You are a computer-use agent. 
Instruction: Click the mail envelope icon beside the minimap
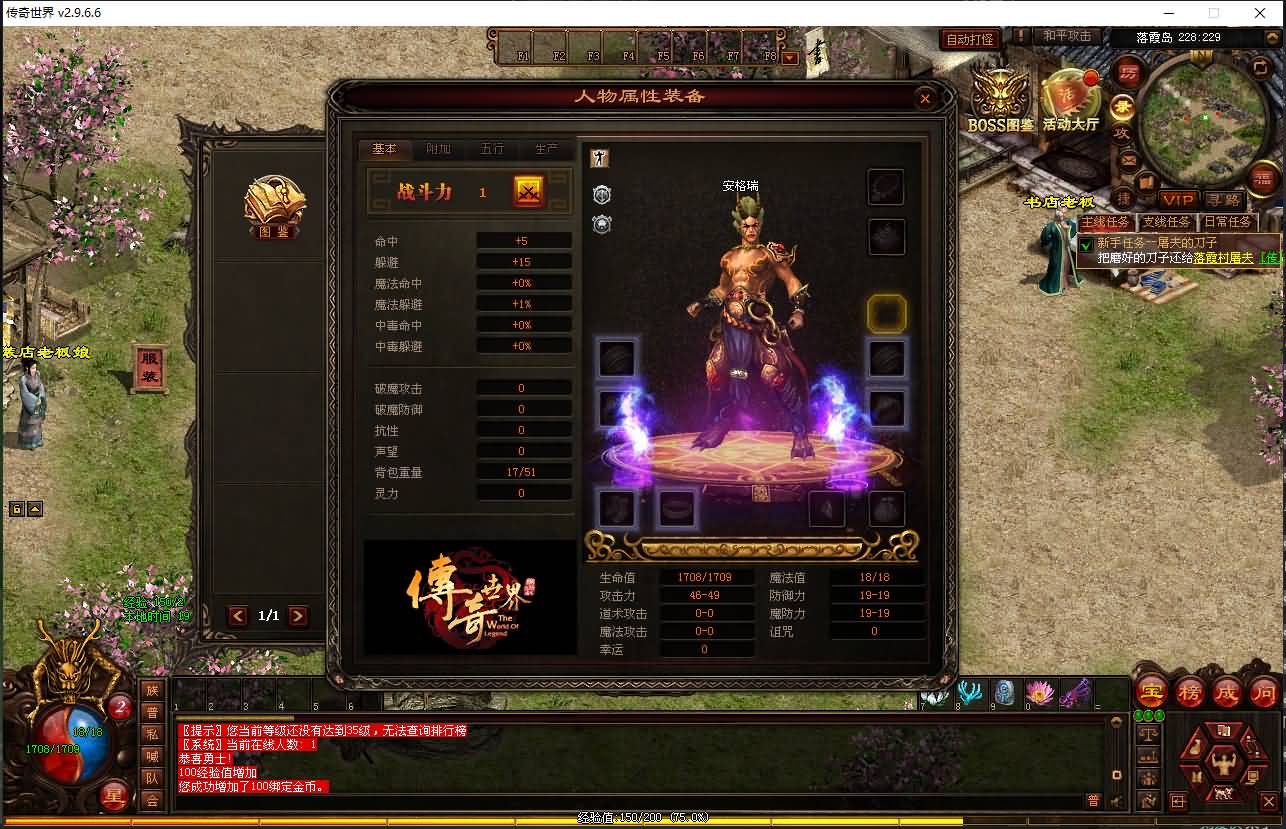coord(1128,161)
